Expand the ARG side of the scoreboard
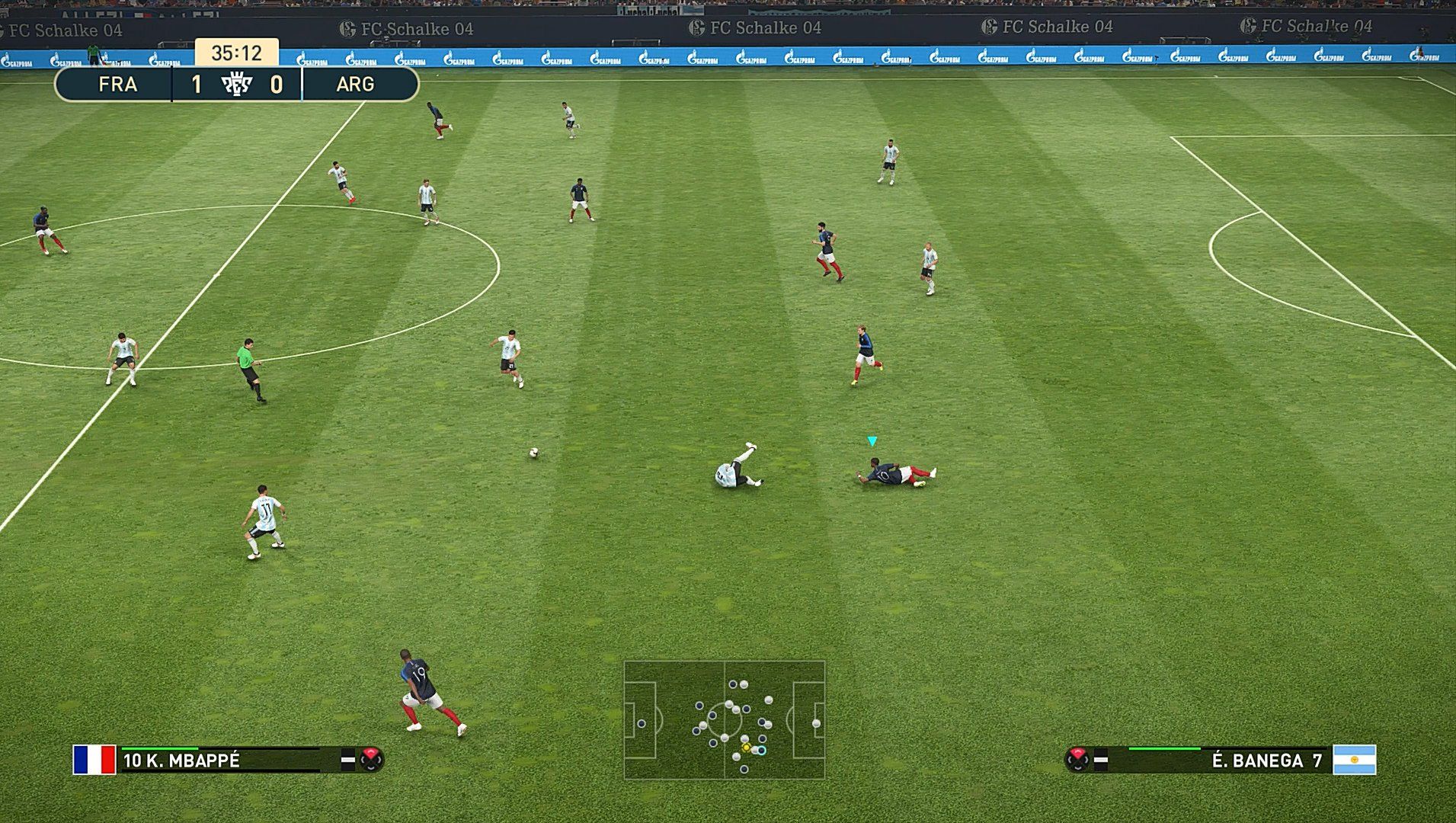Image resolution: width=1456 pixels, height=823 pixels. pos(355,84)
